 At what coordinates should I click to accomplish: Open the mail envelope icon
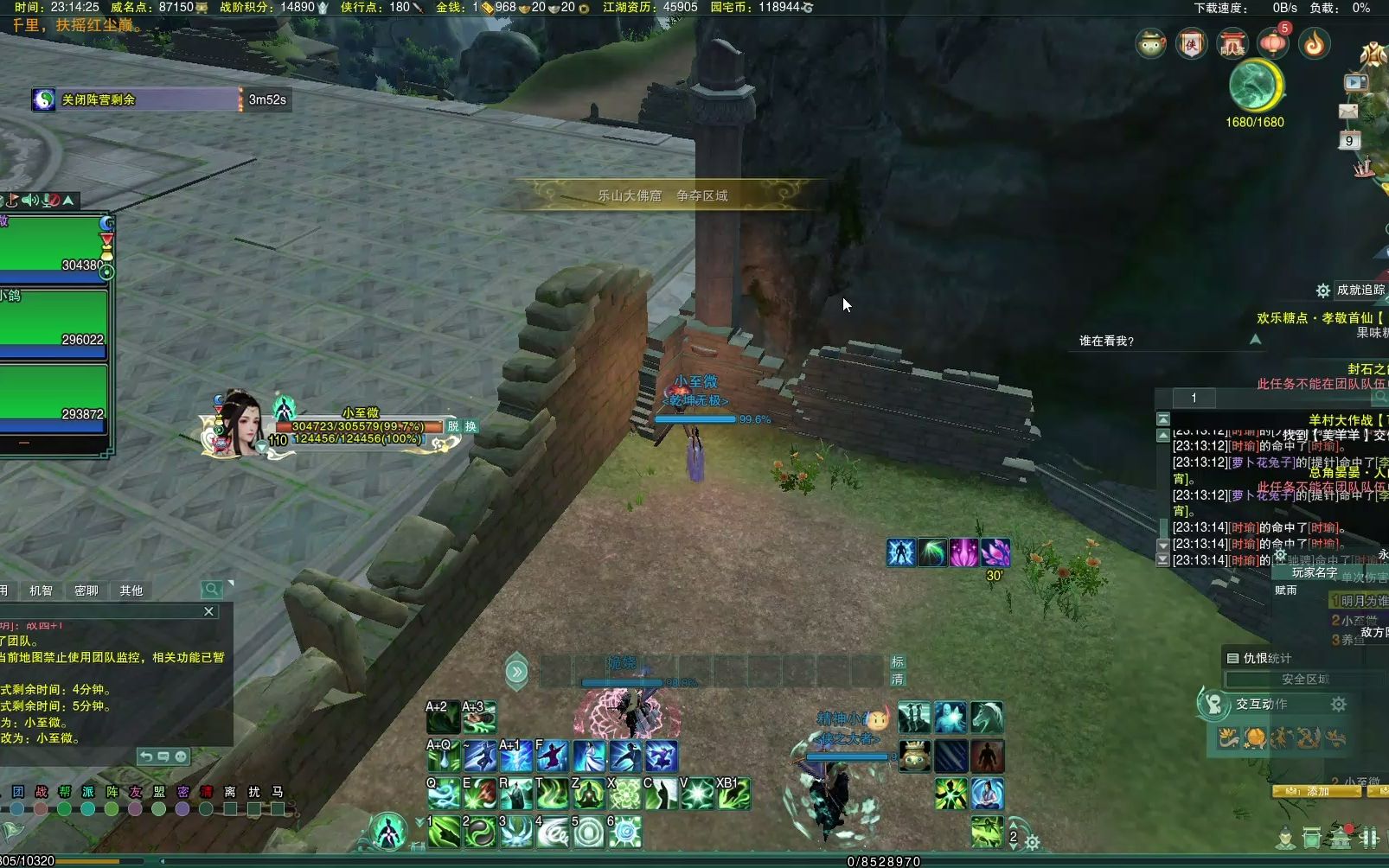pyautogui.click(x=1348, y=112)
